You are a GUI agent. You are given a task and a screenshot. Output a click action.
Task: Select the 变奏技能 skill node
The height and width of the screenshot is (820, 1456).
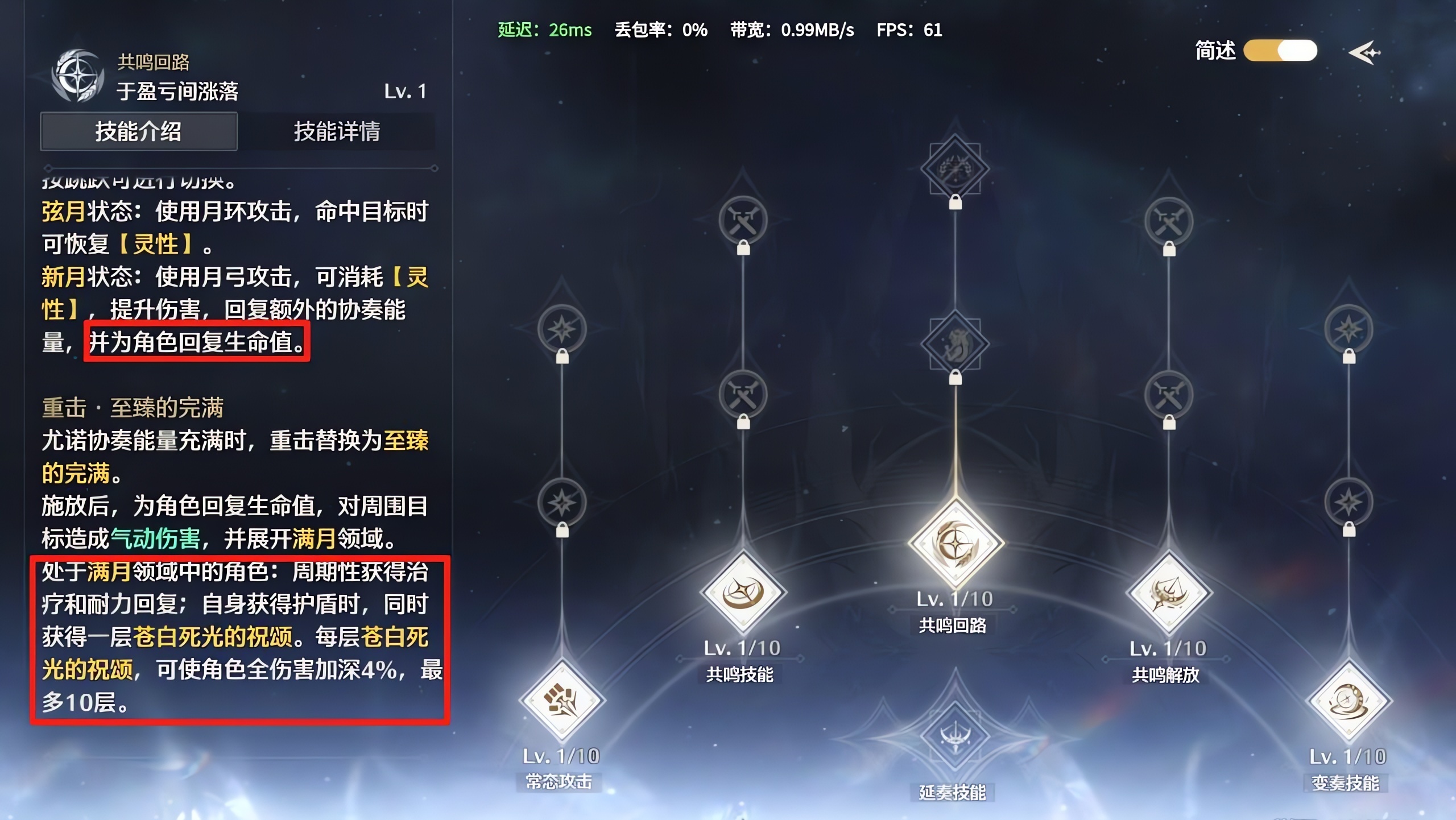(1348, 699)
